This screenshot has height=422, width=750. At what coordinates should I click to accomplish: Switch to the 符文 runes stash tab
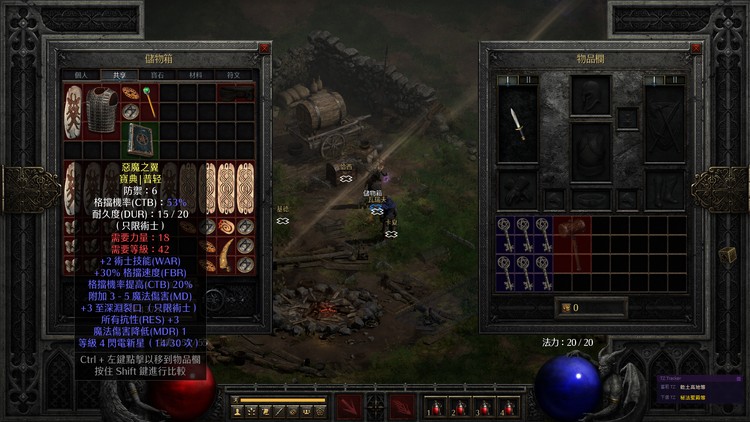(x=235, y=74)
